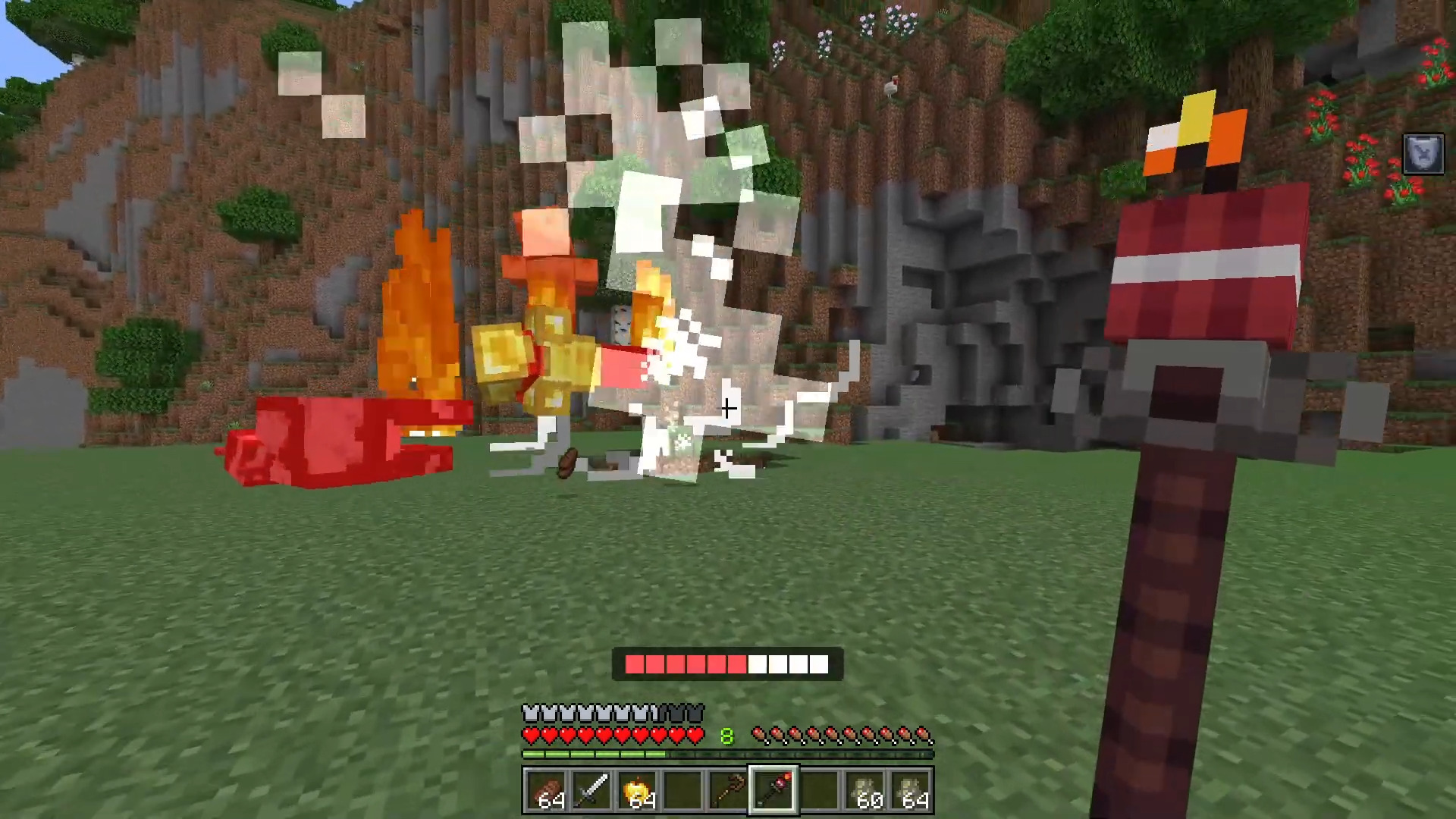This screenshot has width=1456, height=819.
Task: Click the first heart in the health bar
Action: (529, 734)
